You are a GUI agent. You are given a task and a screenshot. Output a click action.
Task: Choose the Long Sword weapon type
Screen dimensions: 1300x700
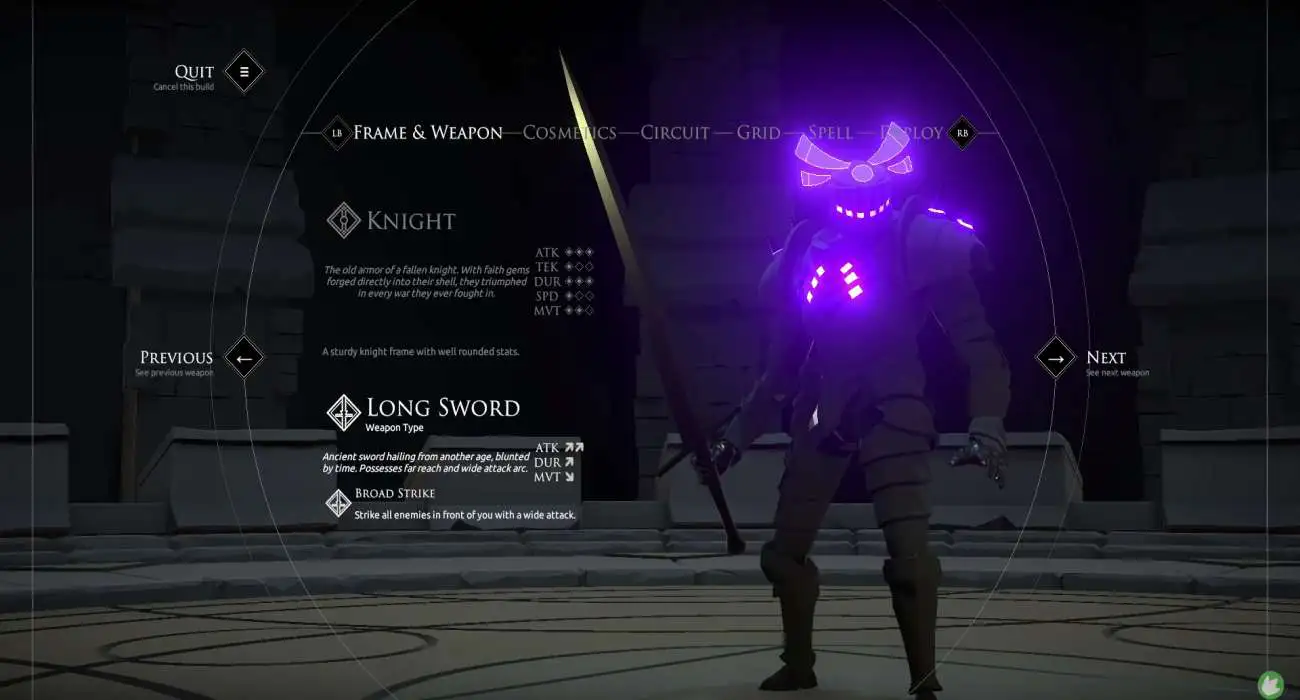442,408
